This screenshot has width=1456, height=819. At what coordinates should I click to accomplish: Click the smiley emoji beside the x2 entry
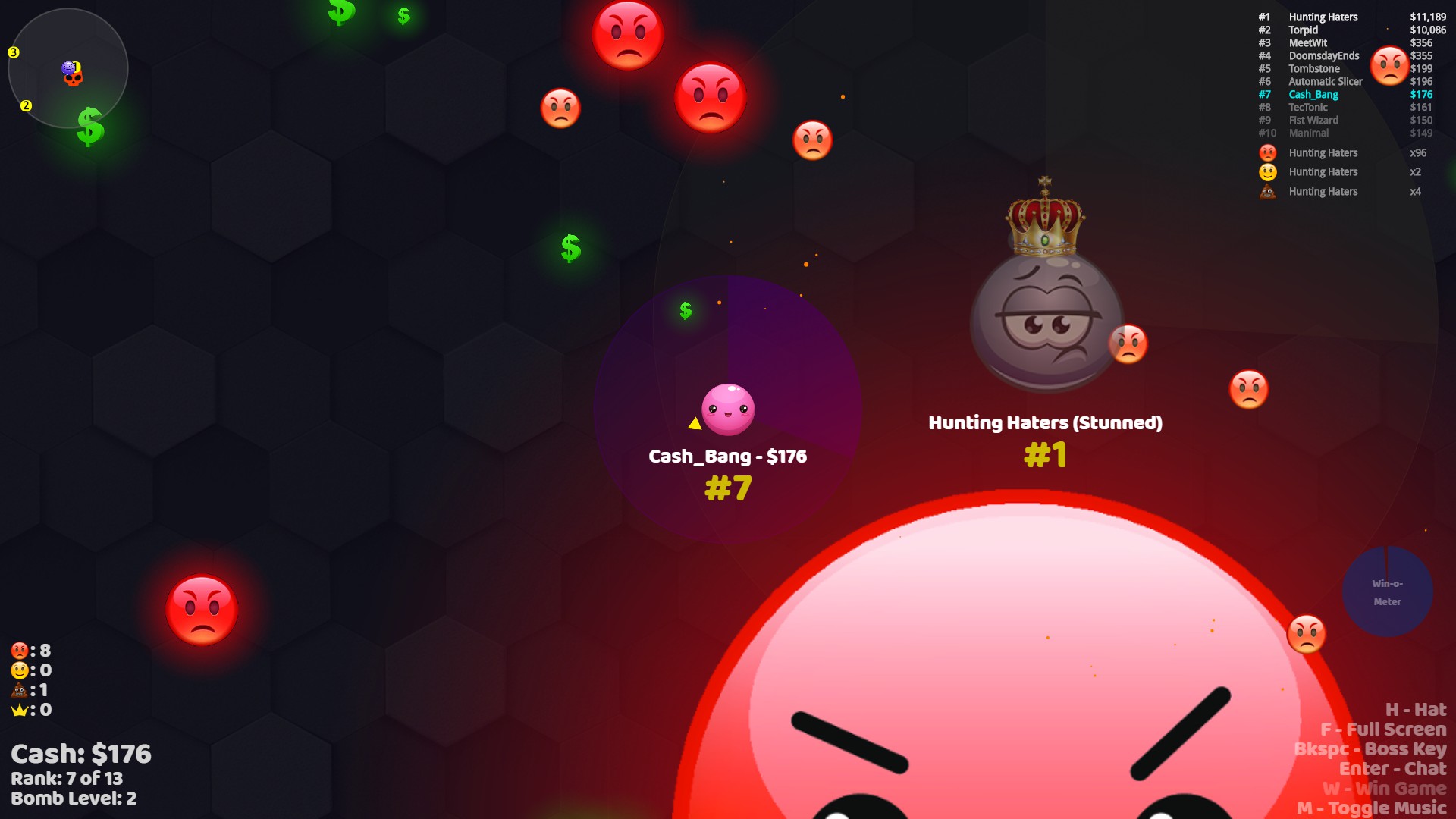click(x=1267, y=171)
